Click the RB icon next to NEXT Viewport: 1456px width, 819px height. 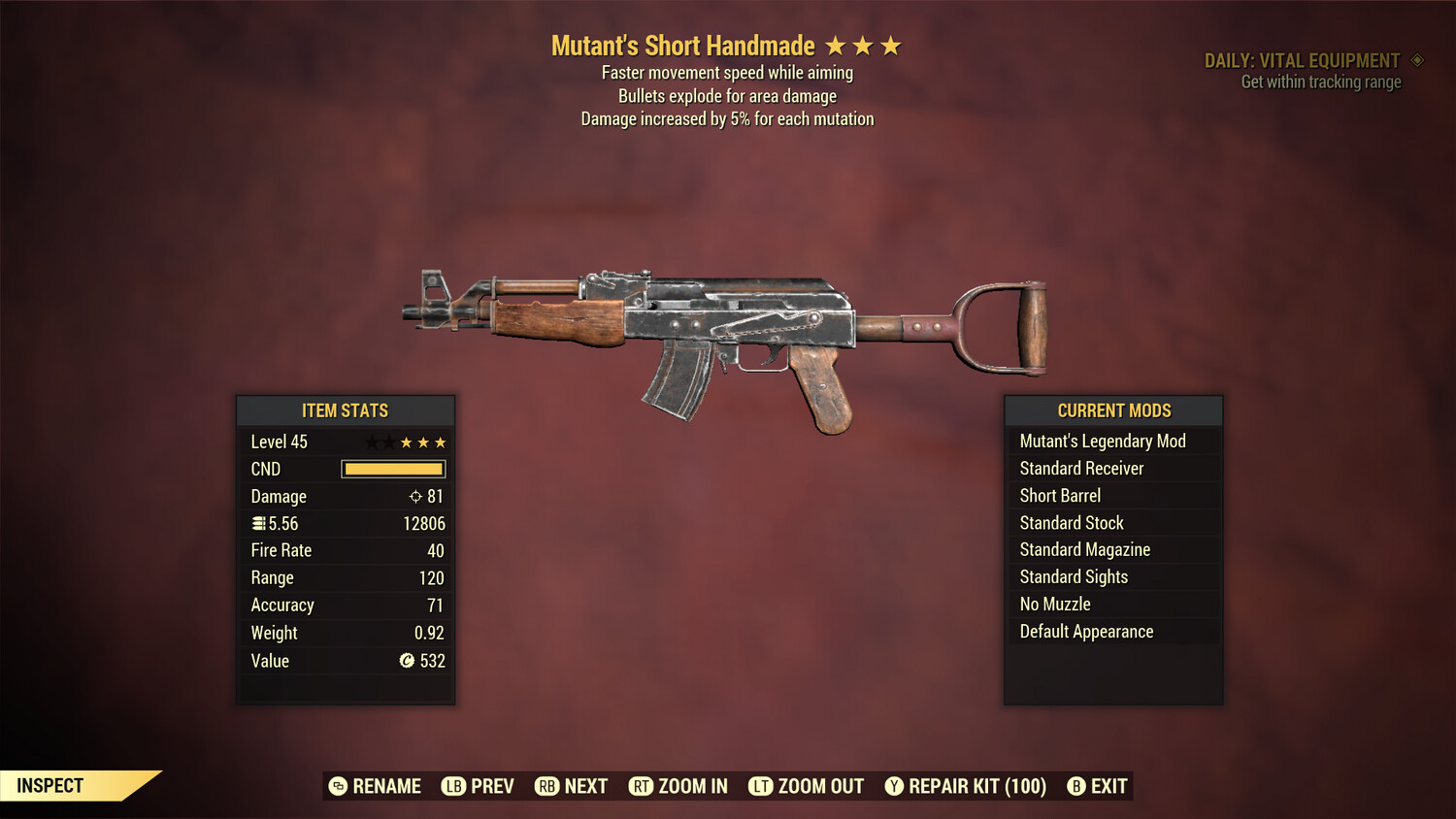[546, 786]
